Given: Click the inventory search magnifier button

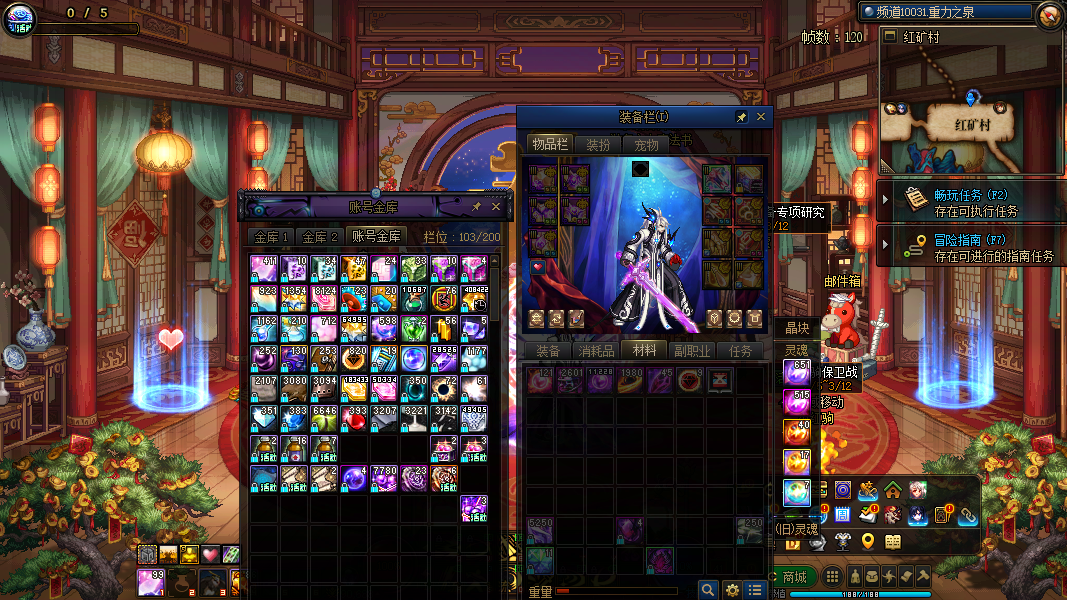Looking at the screenshot, I should click(708, 590).
